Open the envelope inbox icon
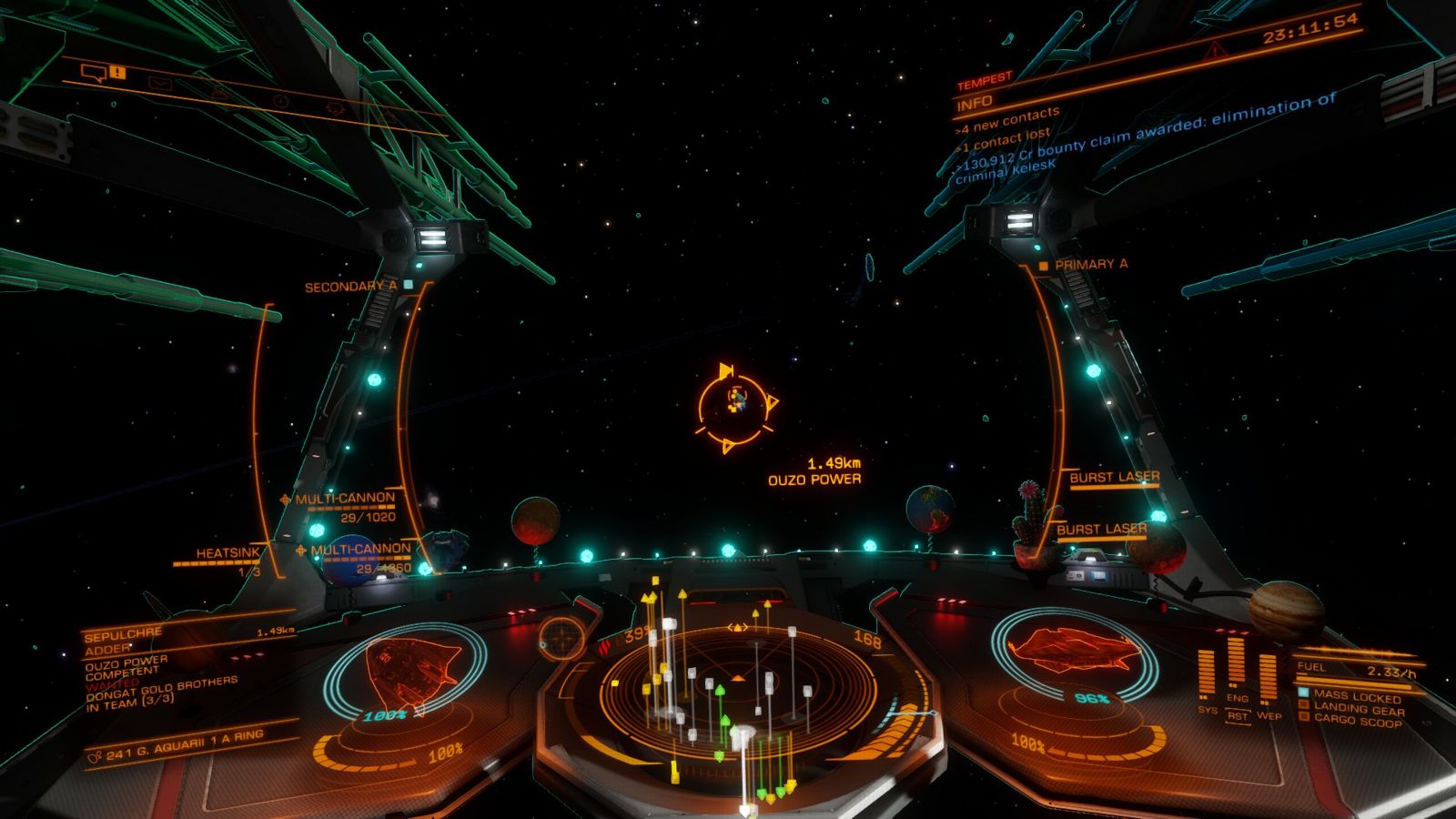1456x819 pixels. 161,84
